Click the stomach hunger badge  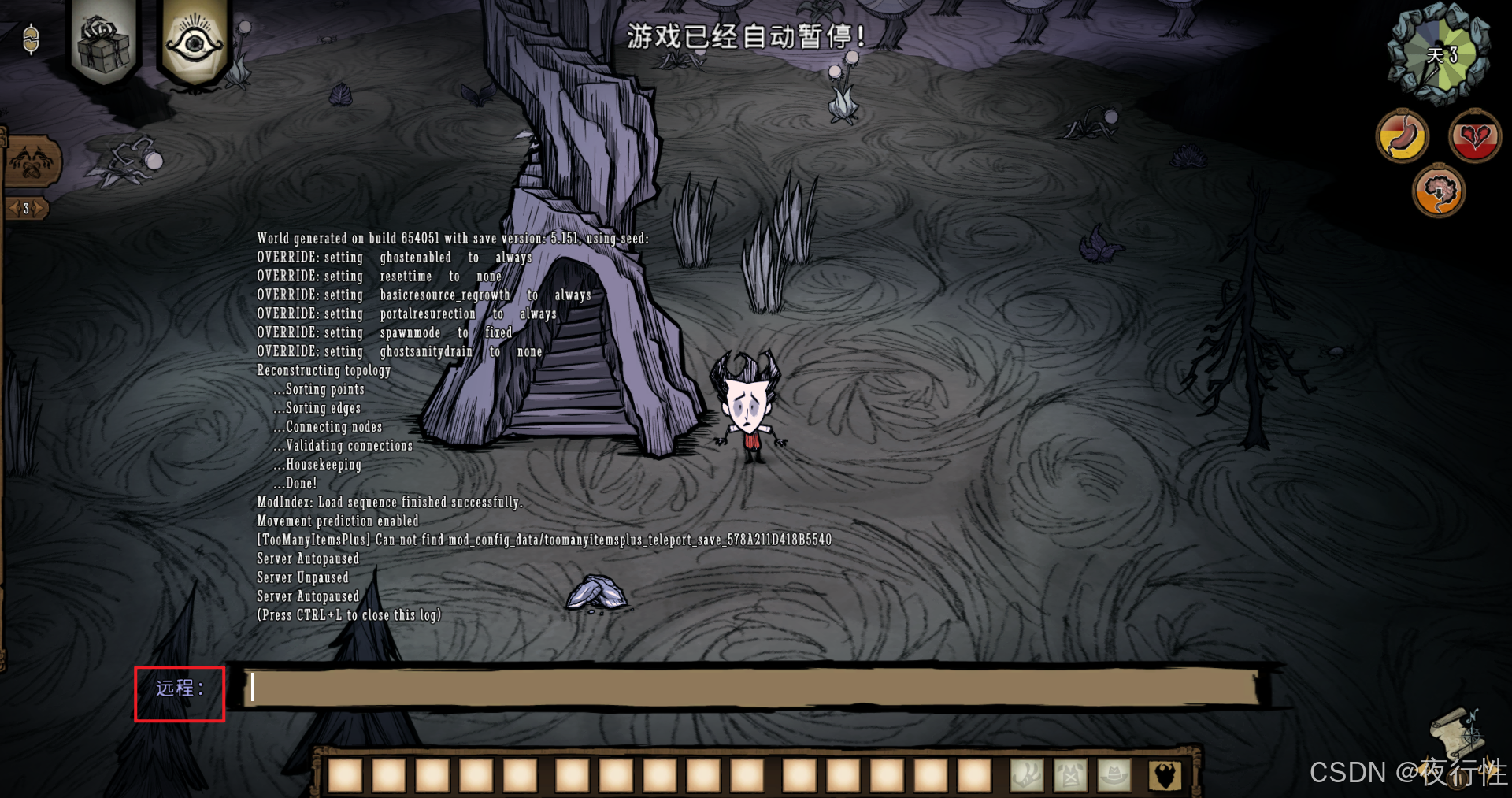(x=1402, y=136)
